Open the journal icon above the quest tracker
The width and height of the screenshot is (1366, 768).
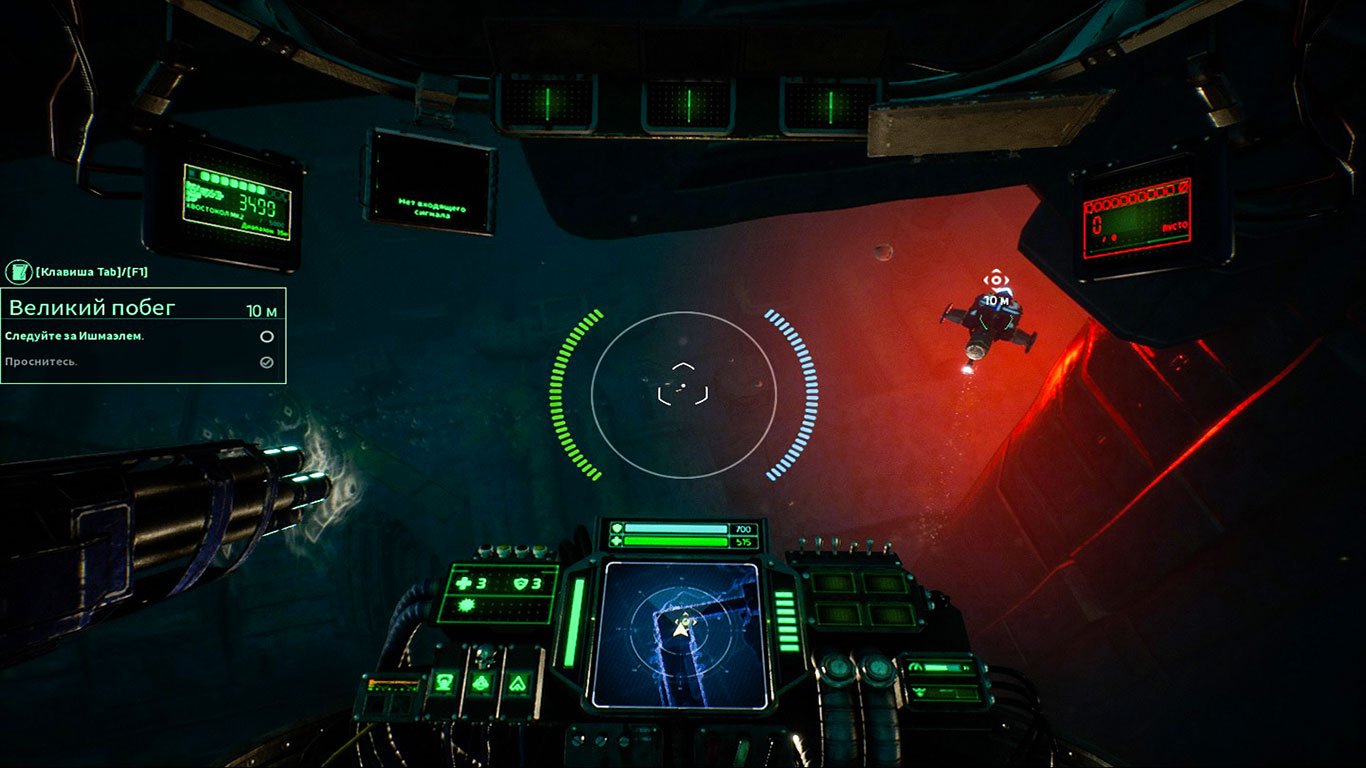click(x=18, y=272)
